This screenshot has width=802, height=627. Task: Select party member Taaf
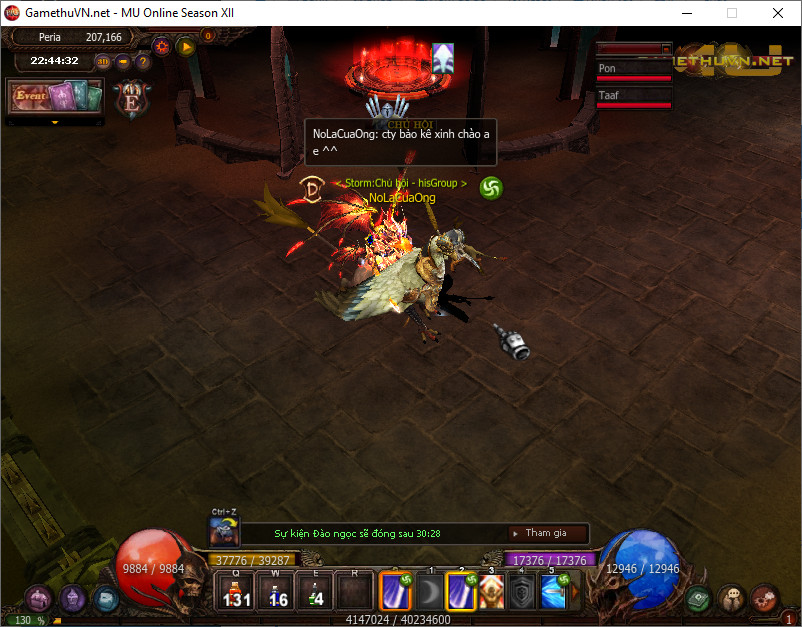click(634, 96)
